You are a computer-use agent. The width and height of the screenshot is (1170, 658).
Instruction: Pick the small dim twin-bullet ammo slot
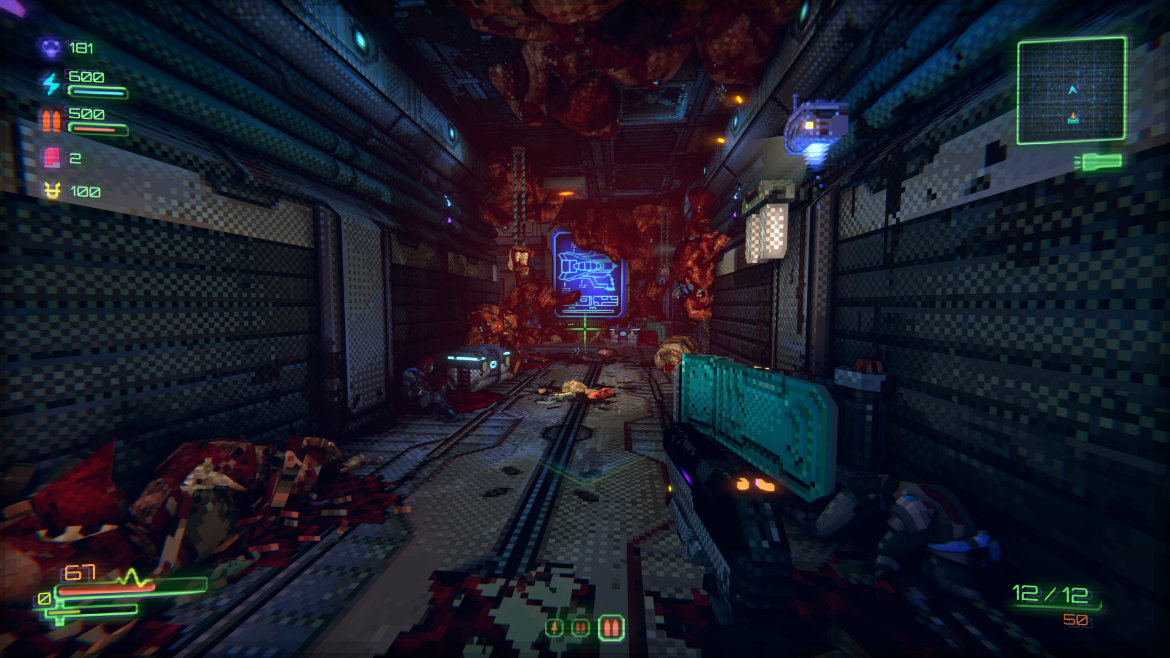(x=580, y=628)
